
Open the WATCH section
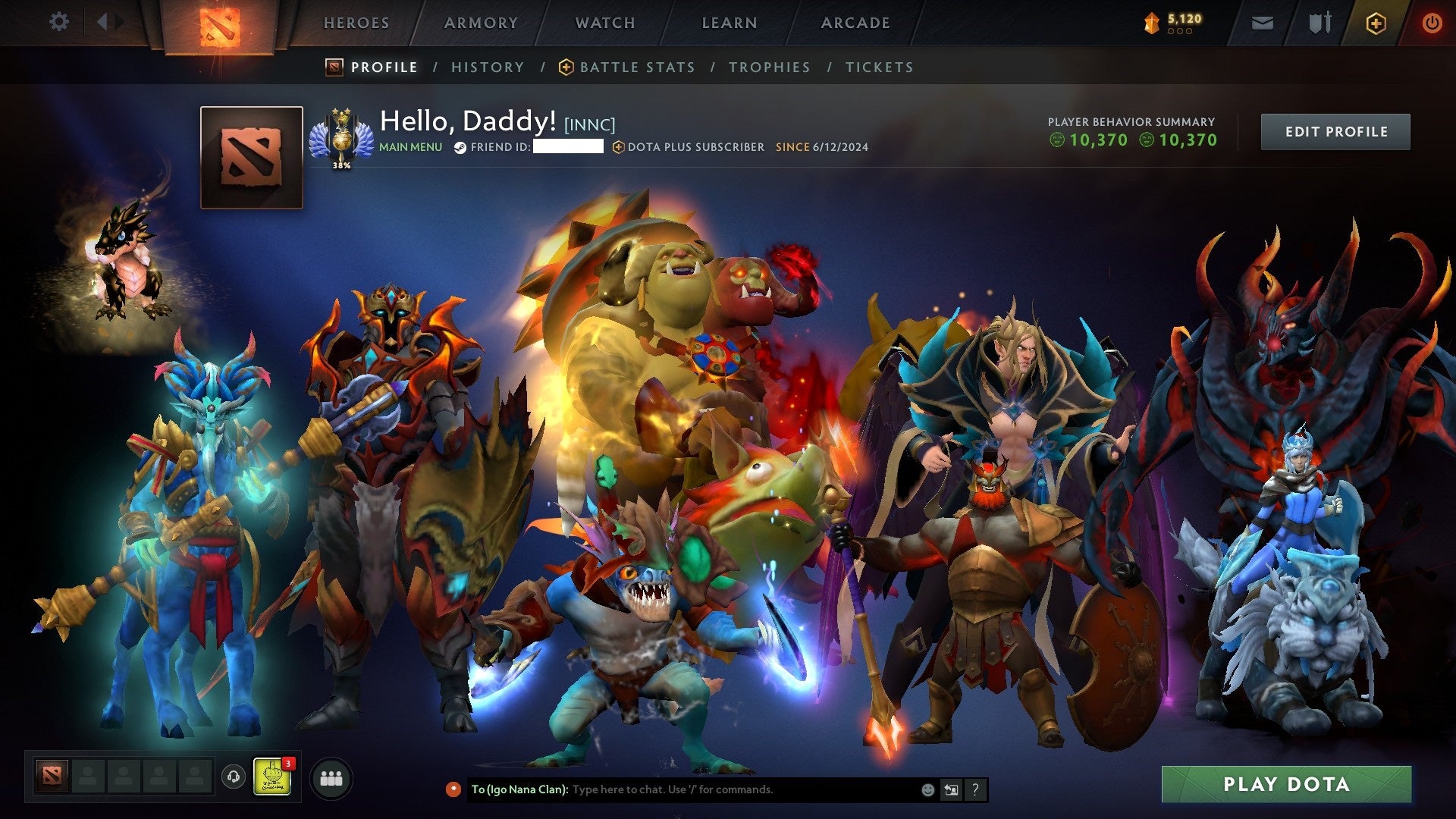point(604,23)
